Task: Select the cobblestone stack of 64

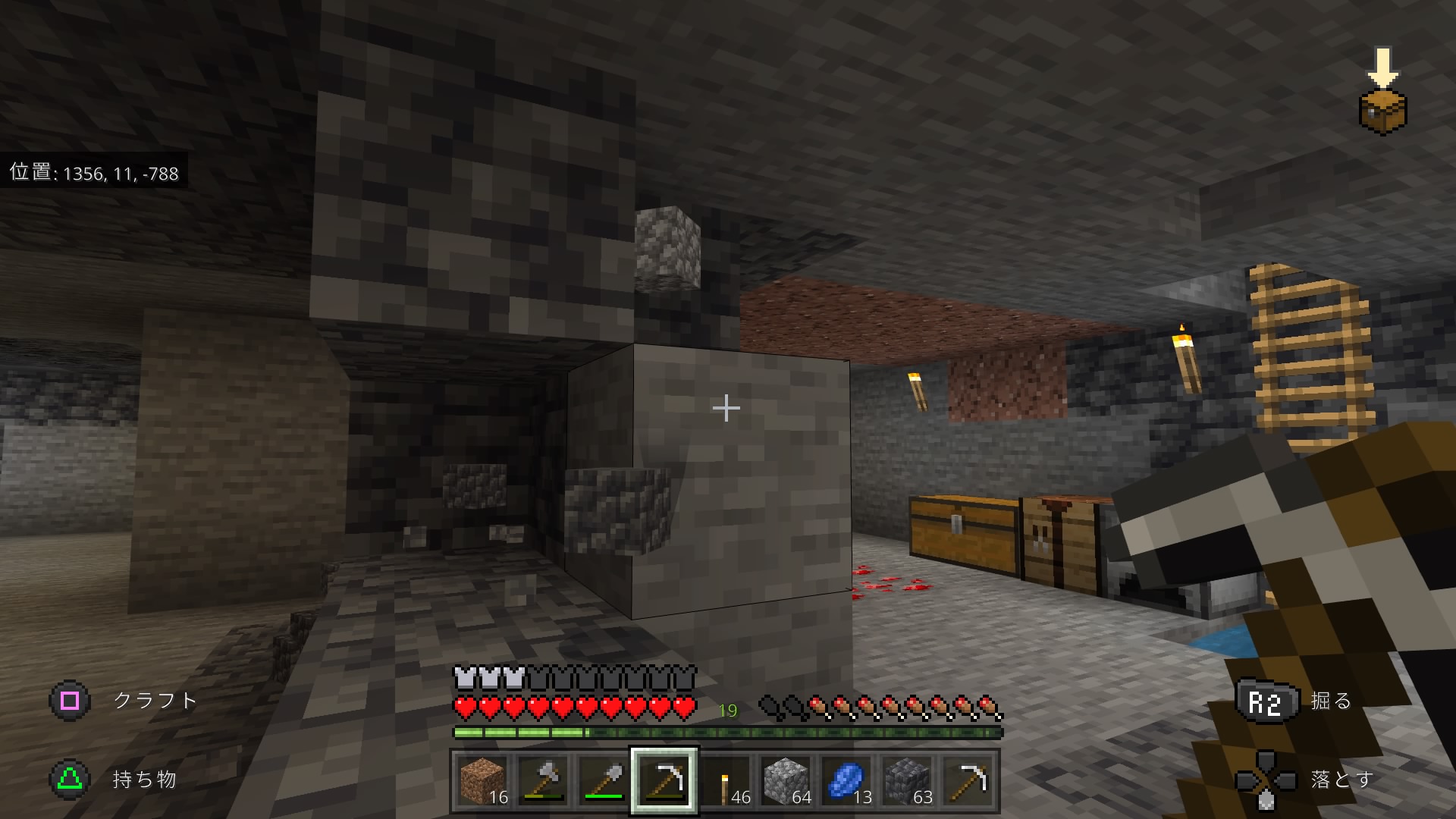Action: coord(786,780)
